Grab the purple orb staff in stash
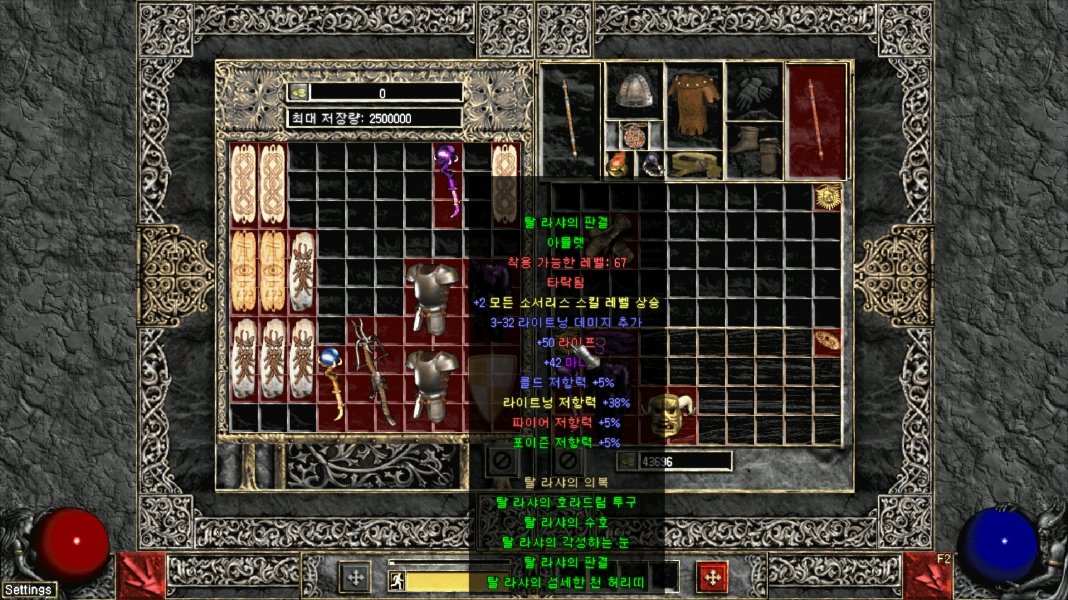Image resolution: width=1068 pixels, height=600 pixels. pos(447,180)
